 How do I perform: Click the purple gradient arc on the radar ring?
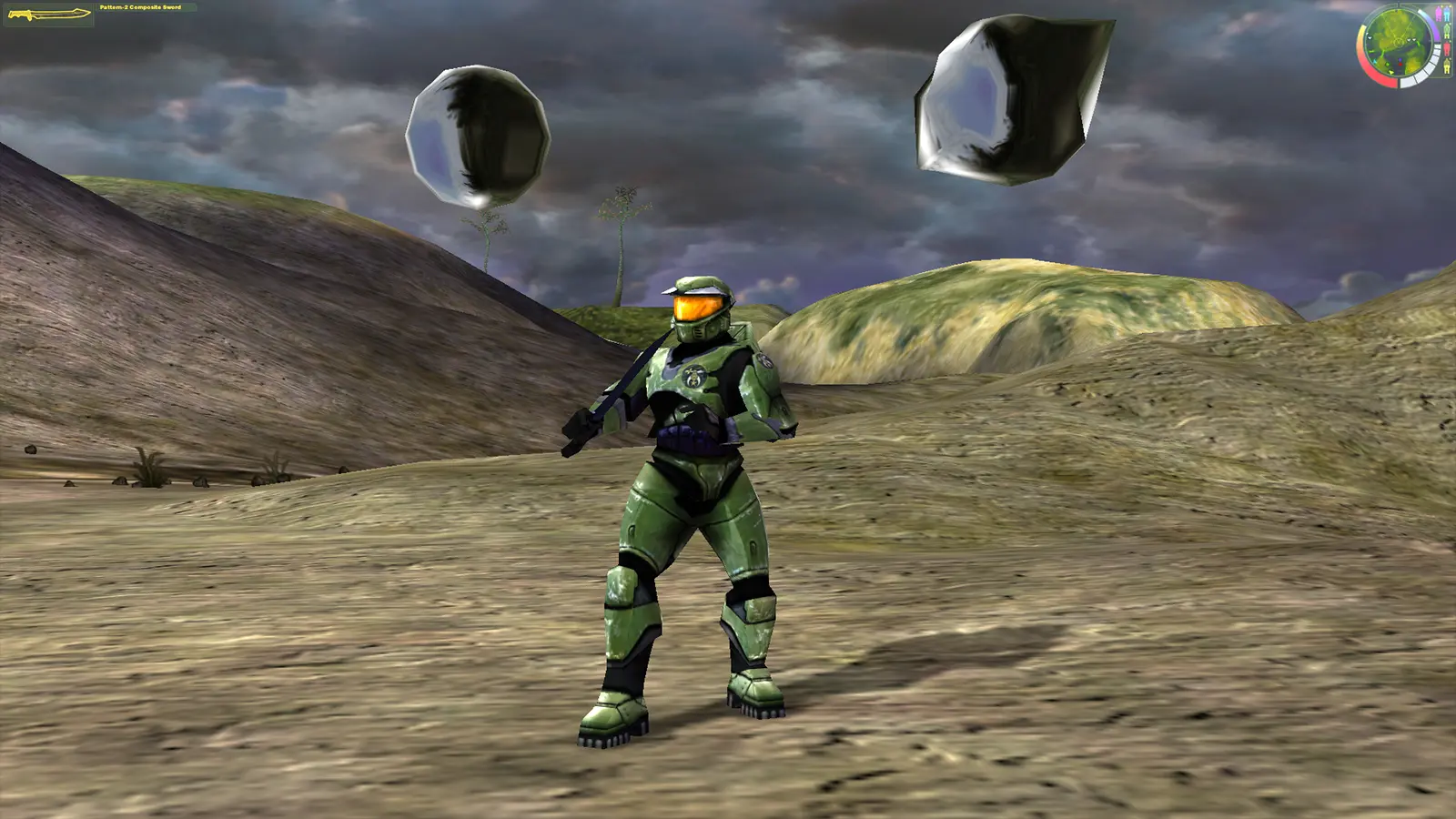click(x=1437, y=34)
